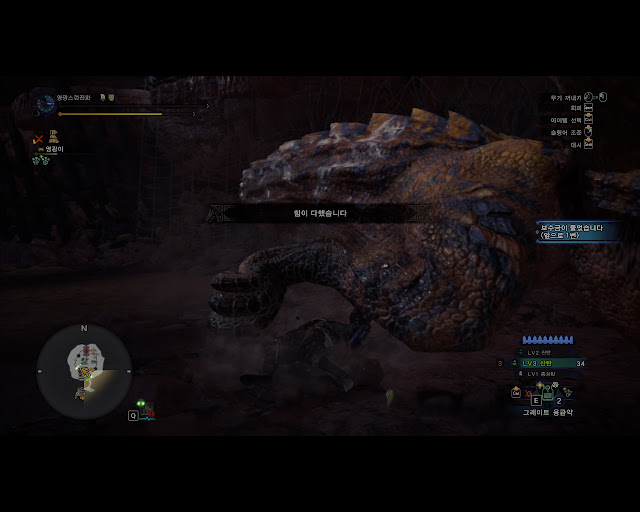
Task: Select the LV3 ammo entry
Action: [544, 363]
